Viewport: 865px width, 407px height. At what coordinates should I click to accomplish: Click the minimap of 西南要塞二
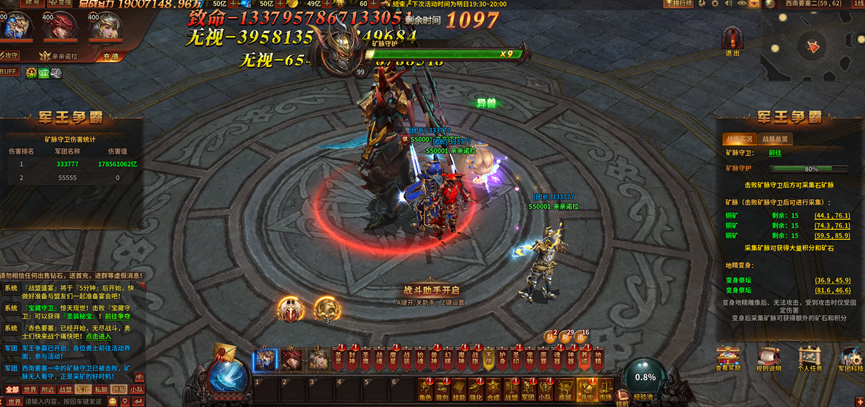click(812, 45)
